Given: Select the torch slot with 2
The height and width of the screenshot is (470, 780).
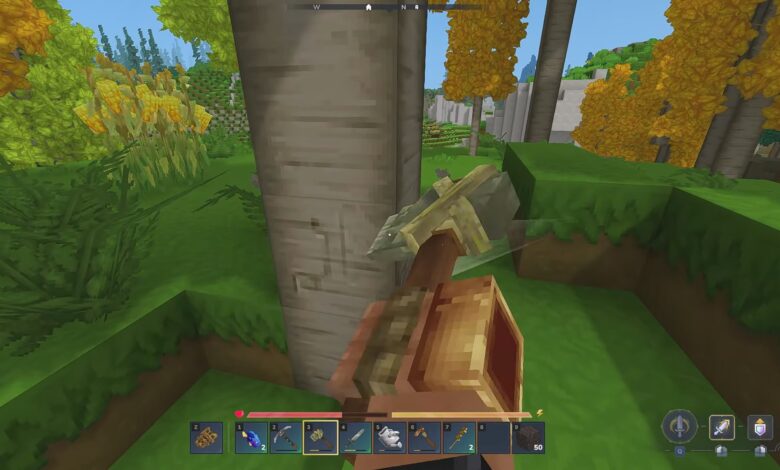Looking at the screenshot, I should (x=459, y=438).
